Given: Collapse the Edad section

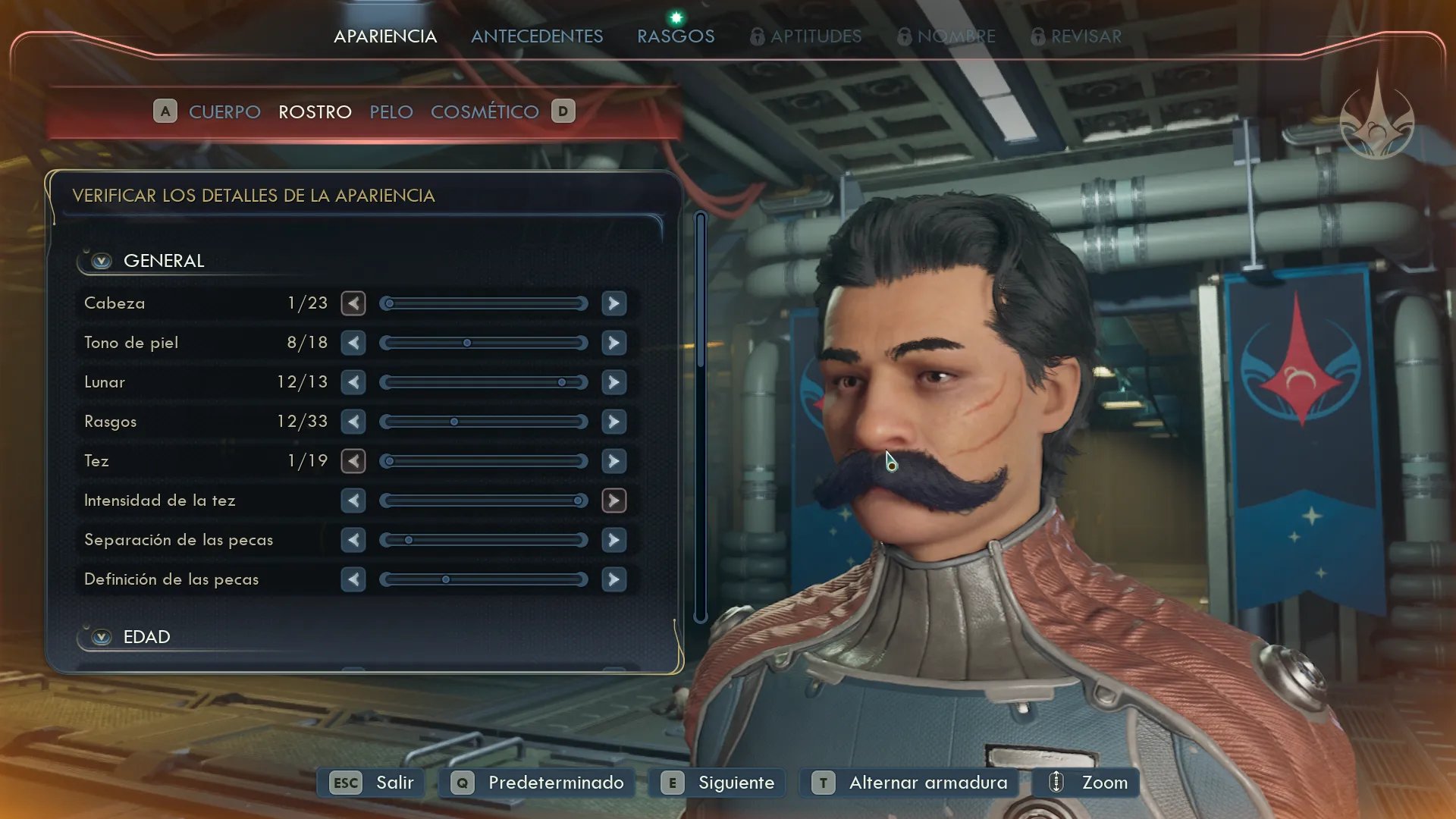Looking at the screenshot, I should (x=102, y=637).
